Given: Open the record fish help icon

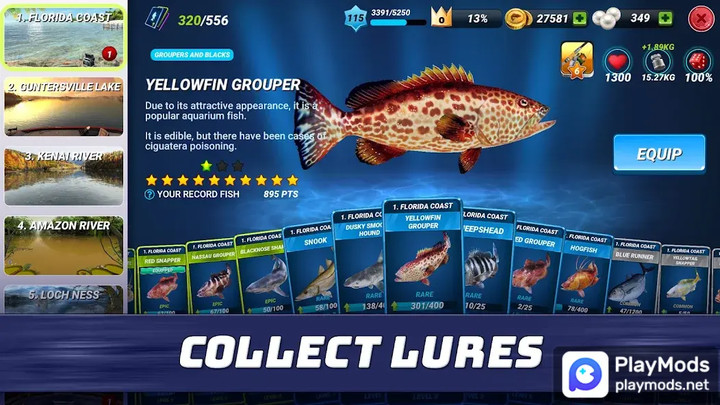Looking at the screenshot, I should pos(150,194).
